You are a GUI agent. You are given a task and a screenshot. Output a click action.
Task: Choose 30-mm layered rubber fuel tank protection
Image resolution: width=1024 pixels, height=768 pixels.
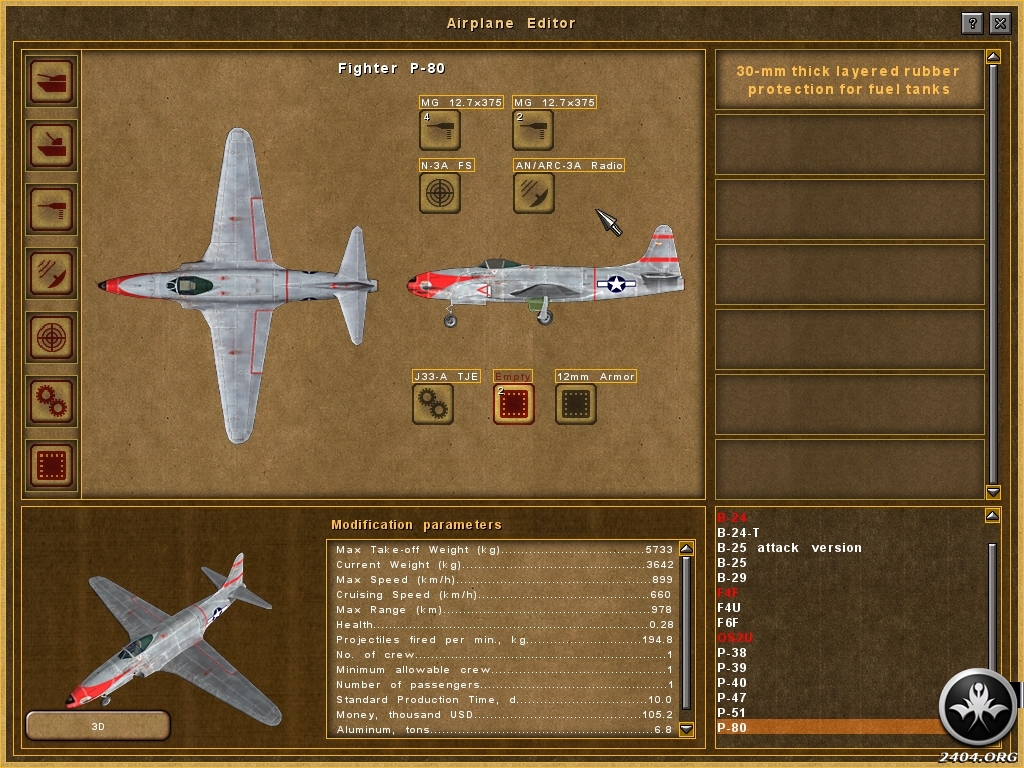[x=849, y=80]
